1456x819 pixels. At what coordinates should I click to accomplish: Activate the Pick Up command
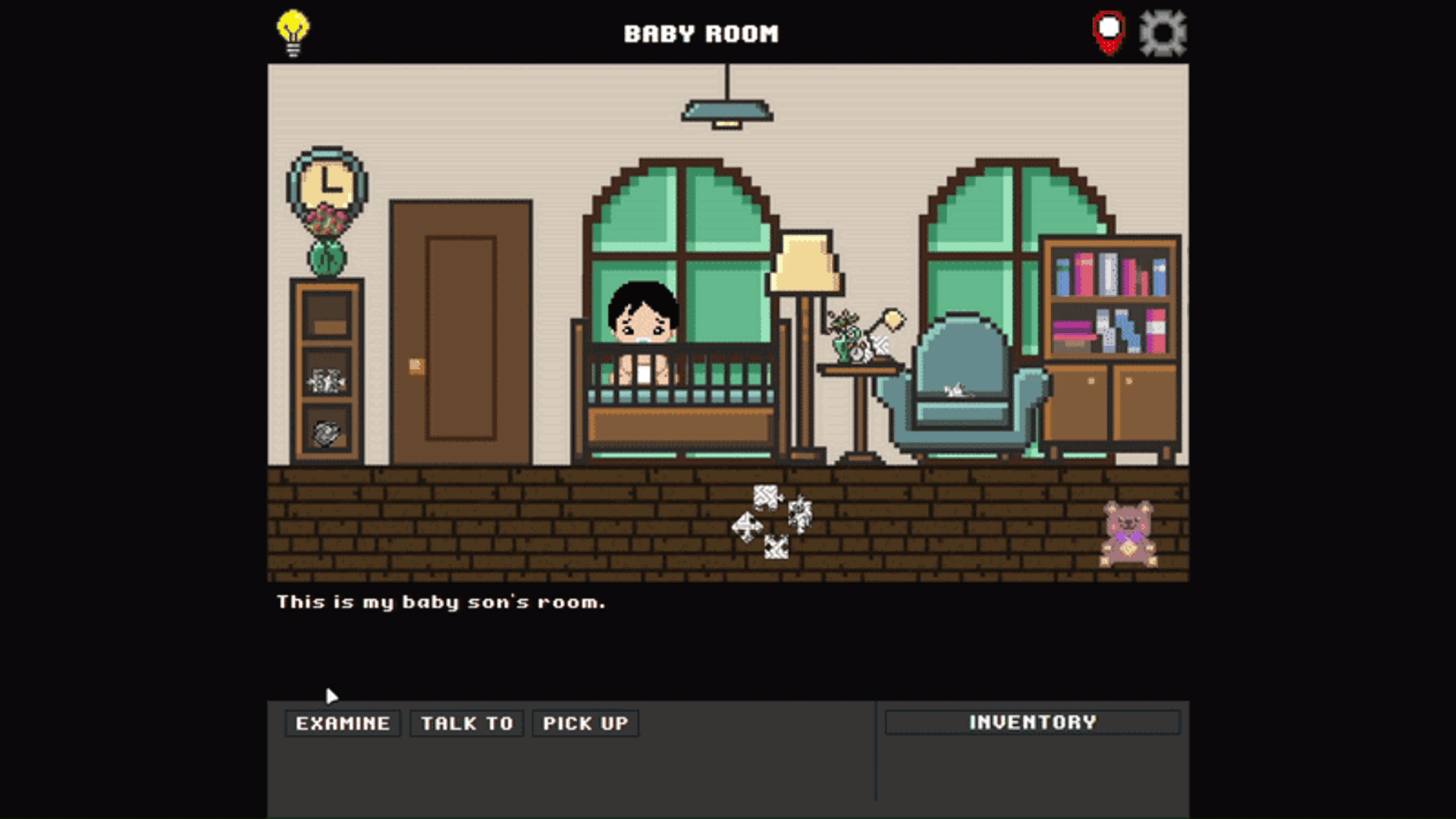pyautogui.click(x=585, y=723)
